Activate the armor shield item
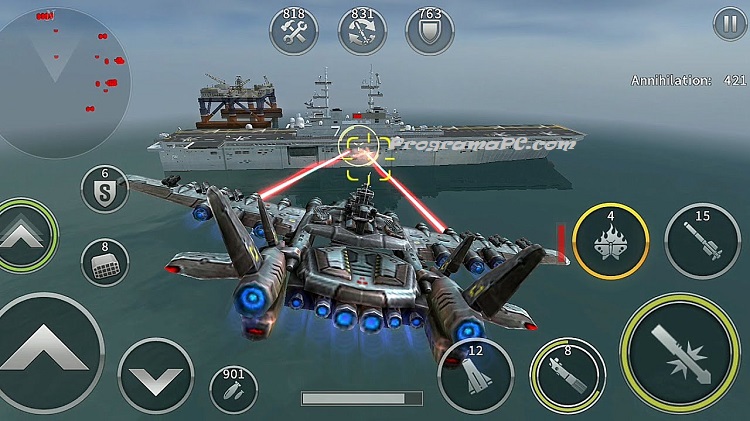 pyautogui.click(x=429, y=30)
